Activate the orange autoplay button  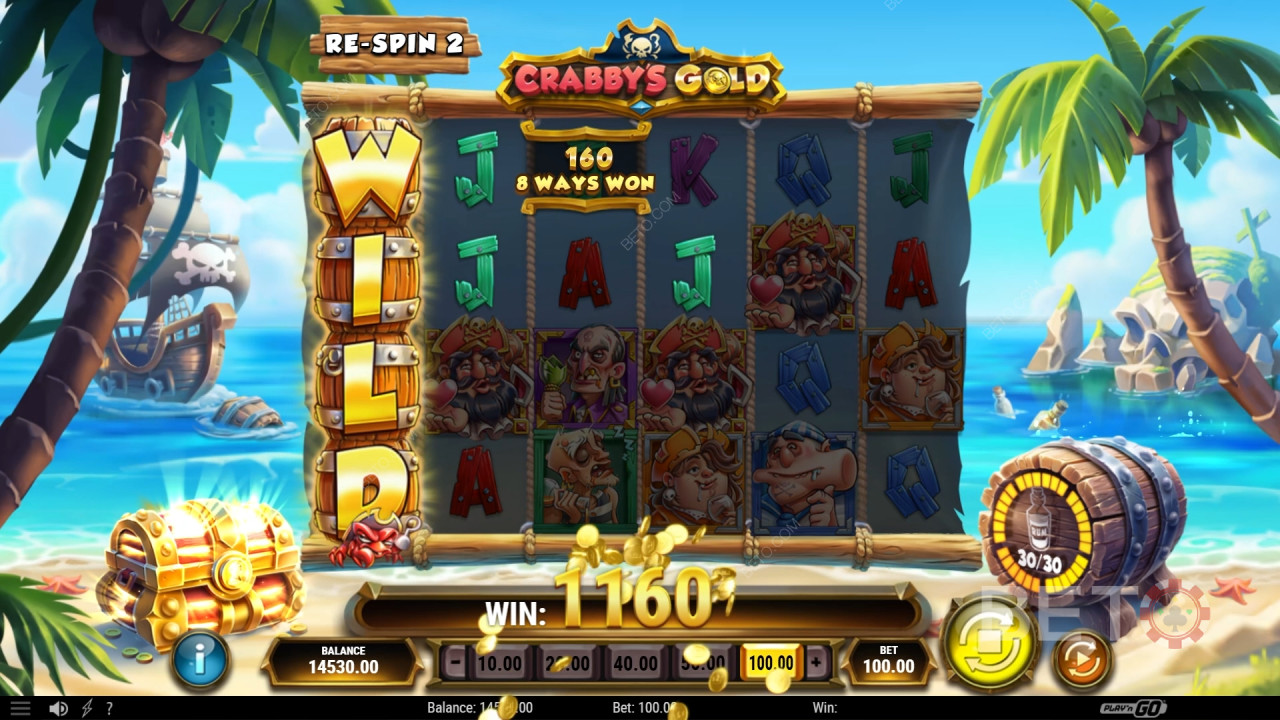(1082, 660)
